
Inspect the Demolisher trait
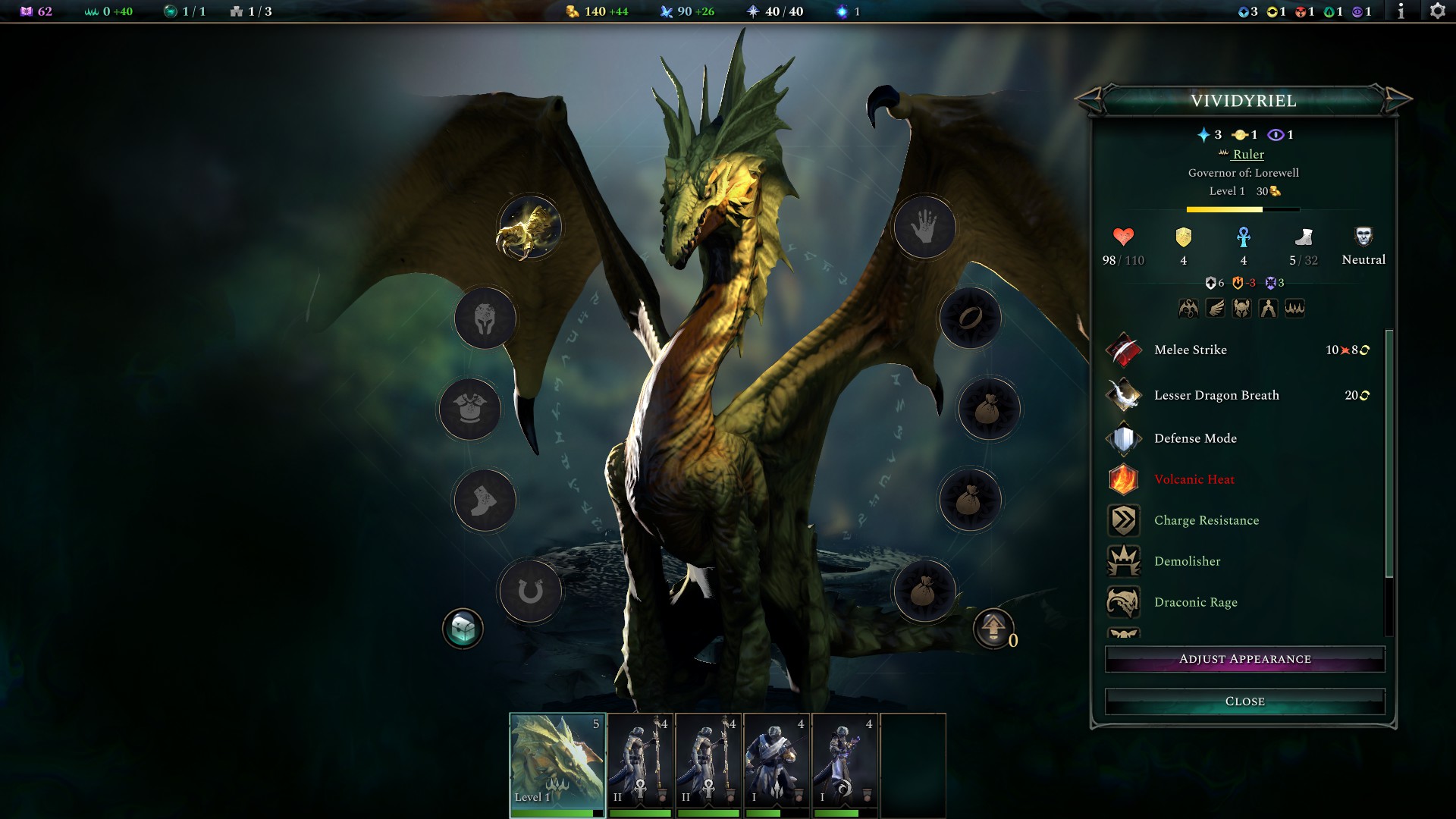tap(1187, 561)
